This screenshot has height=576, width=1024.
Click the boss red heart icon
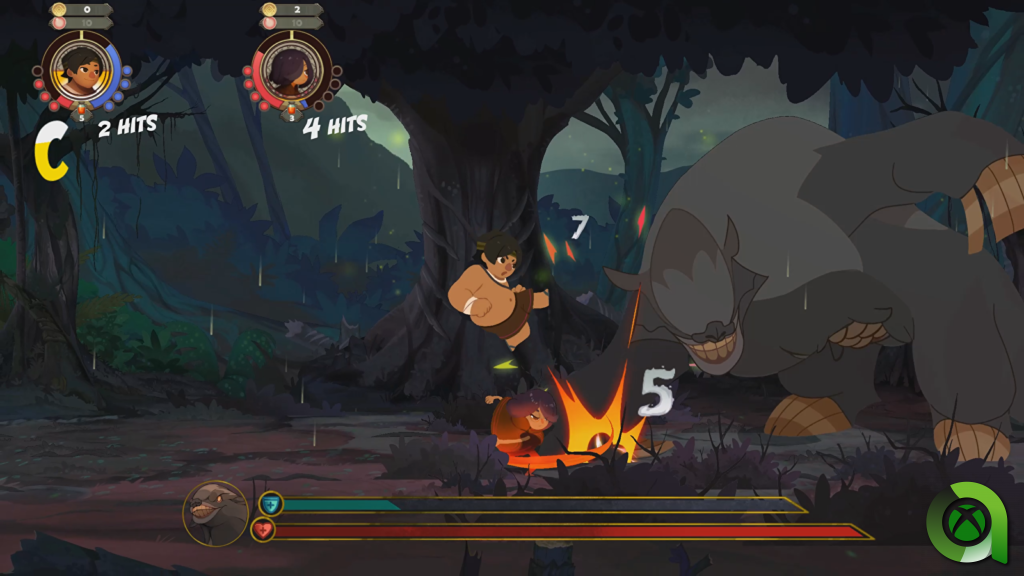(x=263, y=530)
